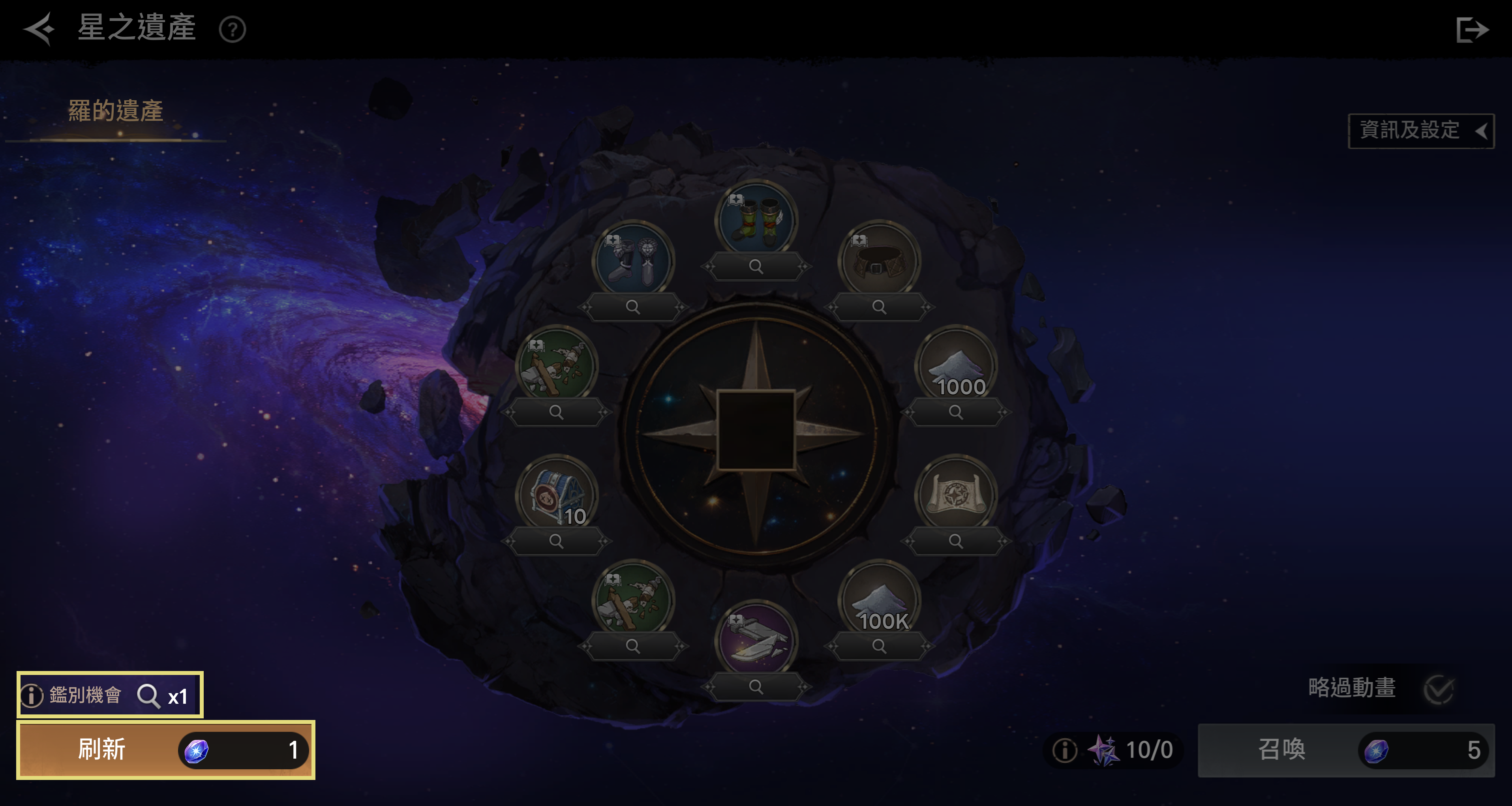Inspect the green boots with its magnifier button
Image resolution: width=1512 pixels, height=806 pixels.
click(756, 267)
